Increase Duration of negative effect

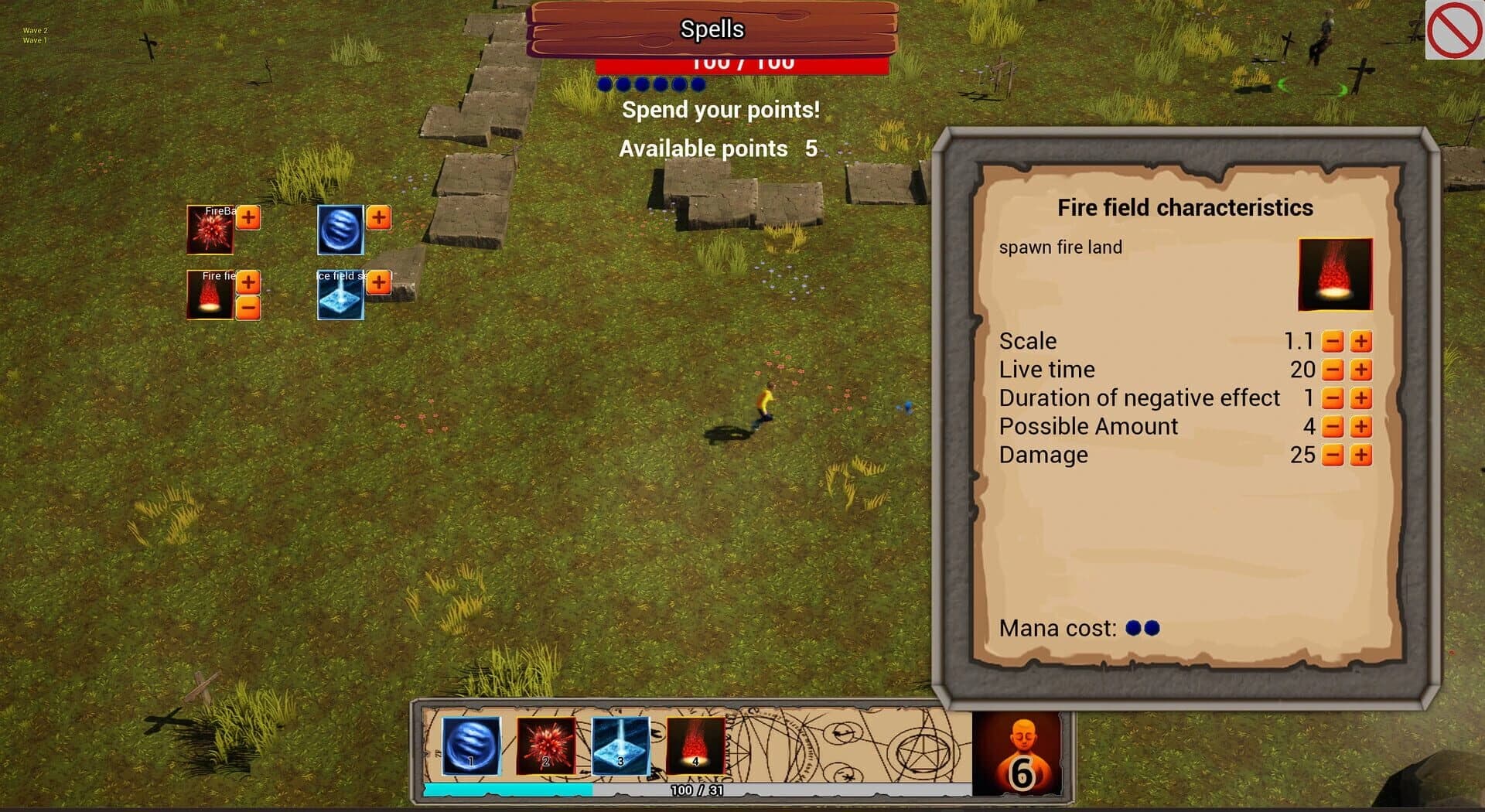(1360, 397)
